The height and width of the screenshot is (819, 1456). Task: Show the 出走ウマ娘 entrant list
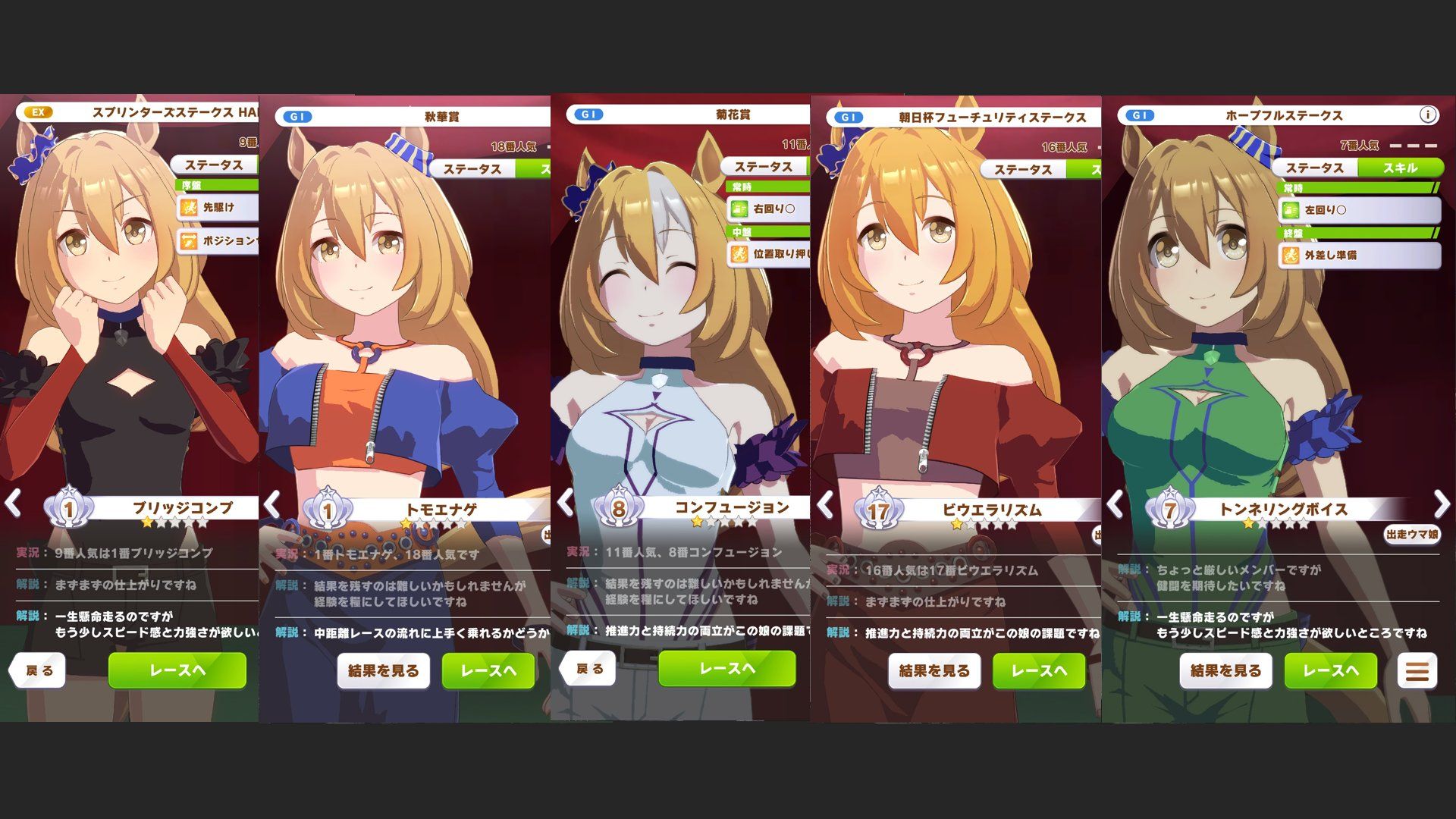[1411, 535]
